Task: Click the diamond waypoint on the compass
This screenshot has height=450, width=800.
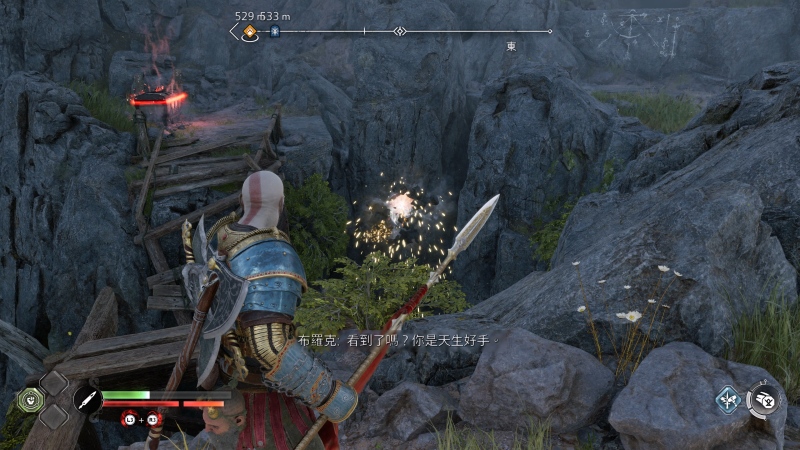Action: pos(399,32)
